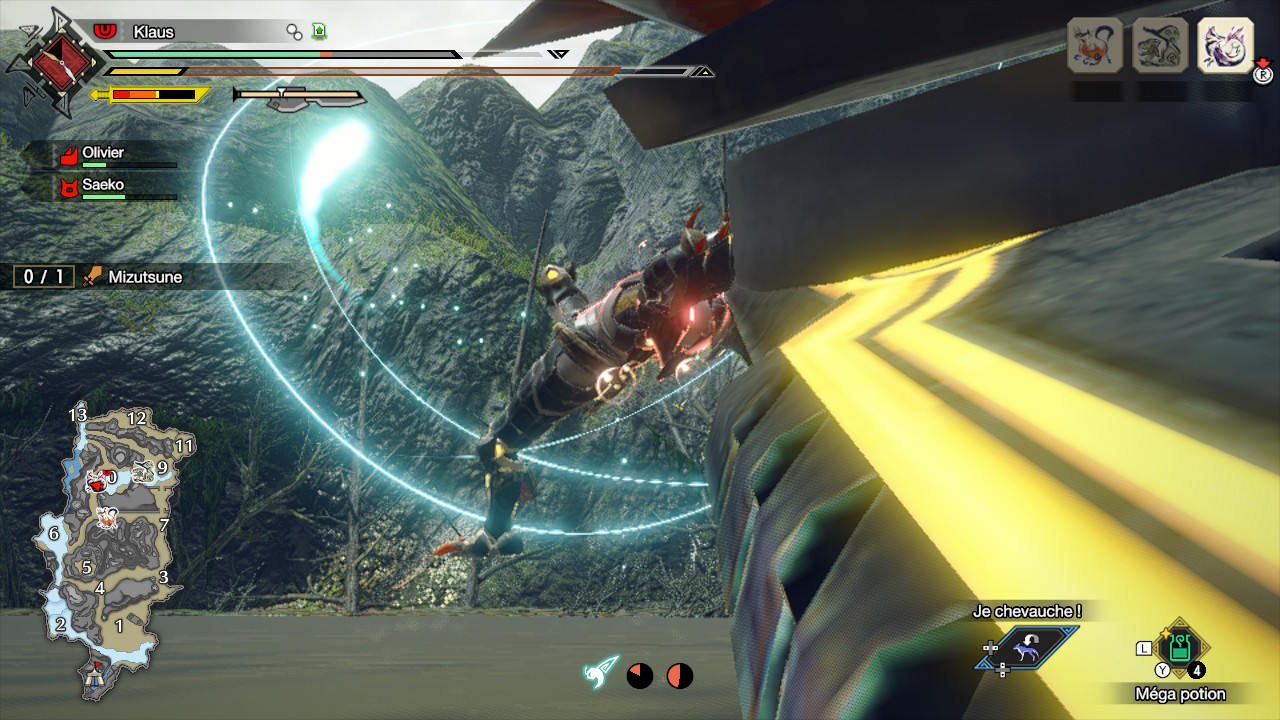Screen dimensions: 1280x720
Task: Select the Je chevauche action slot
Action: (x=1028, y=647)
